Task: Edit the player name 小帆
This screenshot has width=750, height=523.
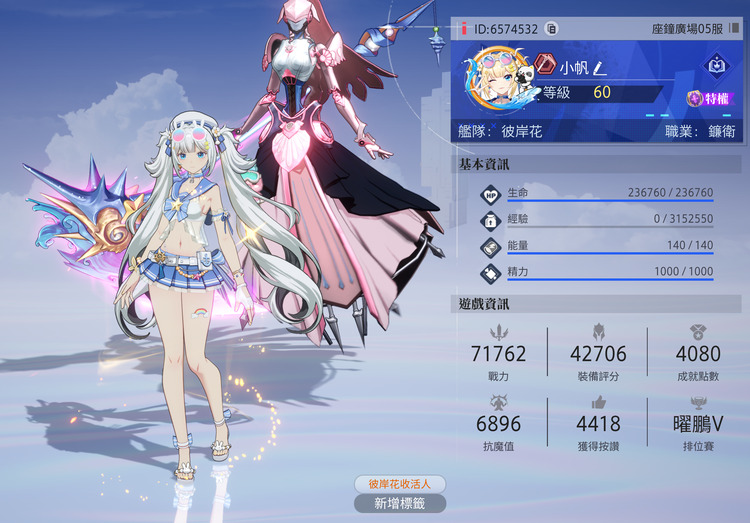Action: tap(599, 68)
